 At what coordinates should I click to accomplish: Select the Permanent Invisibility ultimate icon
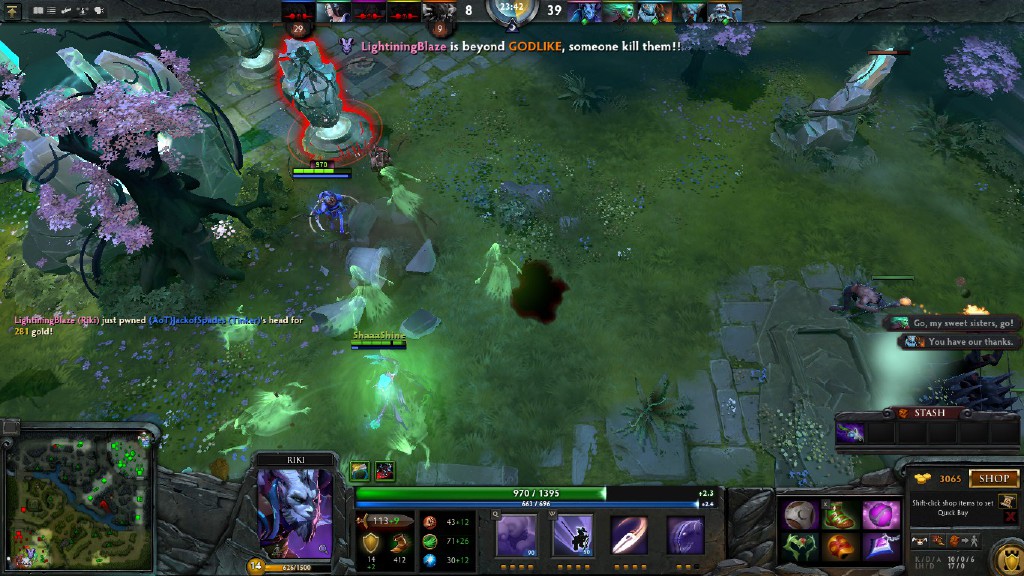[x=686, y=535]
